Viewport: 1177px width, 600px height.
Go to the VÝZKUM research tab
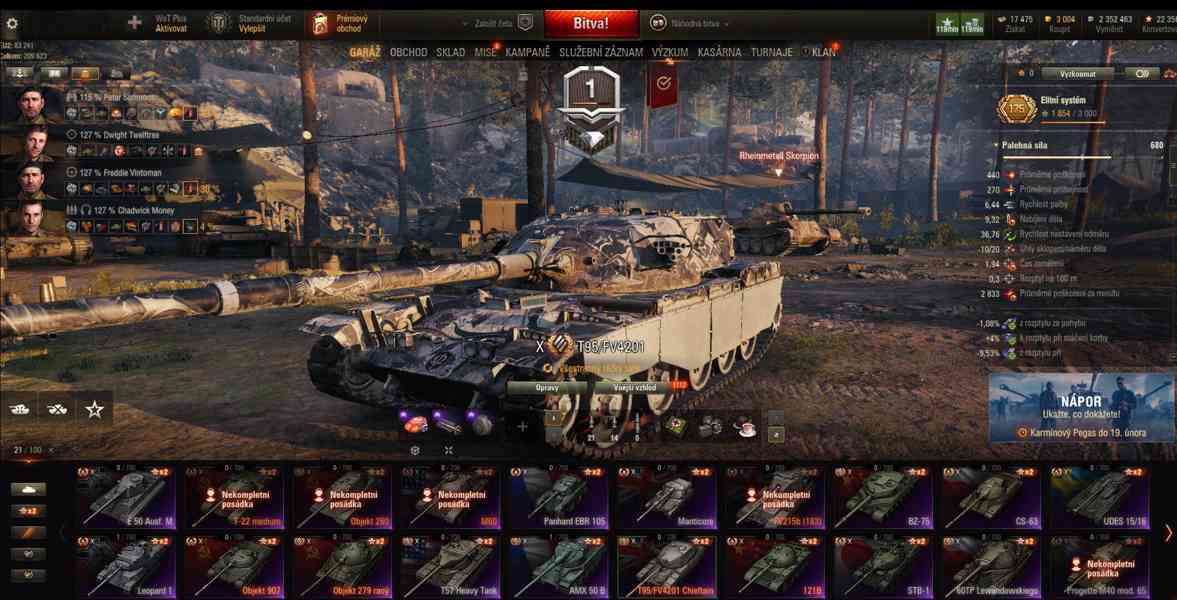(x=669, y=52)
